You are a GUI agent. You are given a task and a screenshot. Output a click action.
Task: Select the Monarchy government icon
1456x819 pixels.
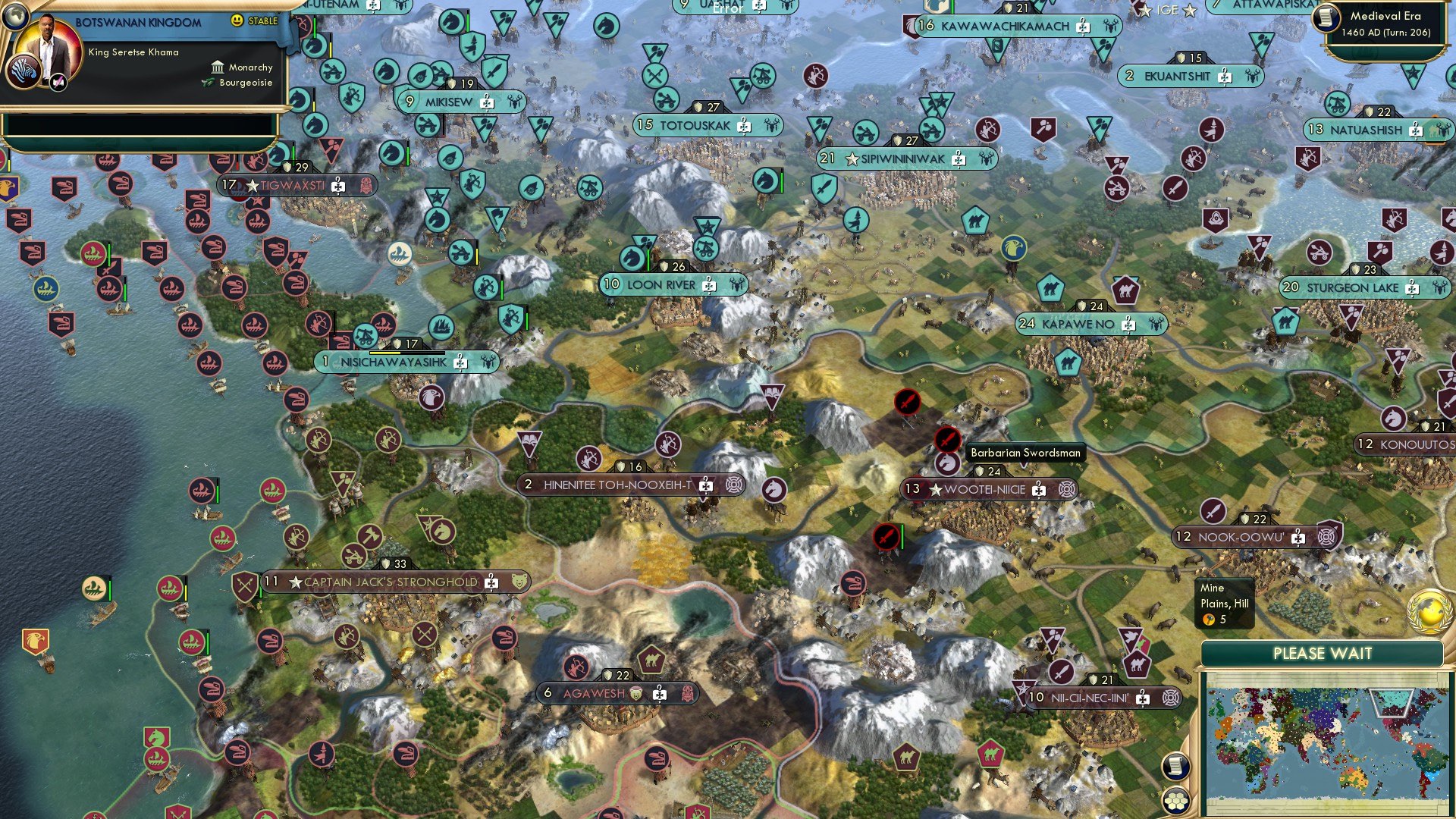pos(218,67)
